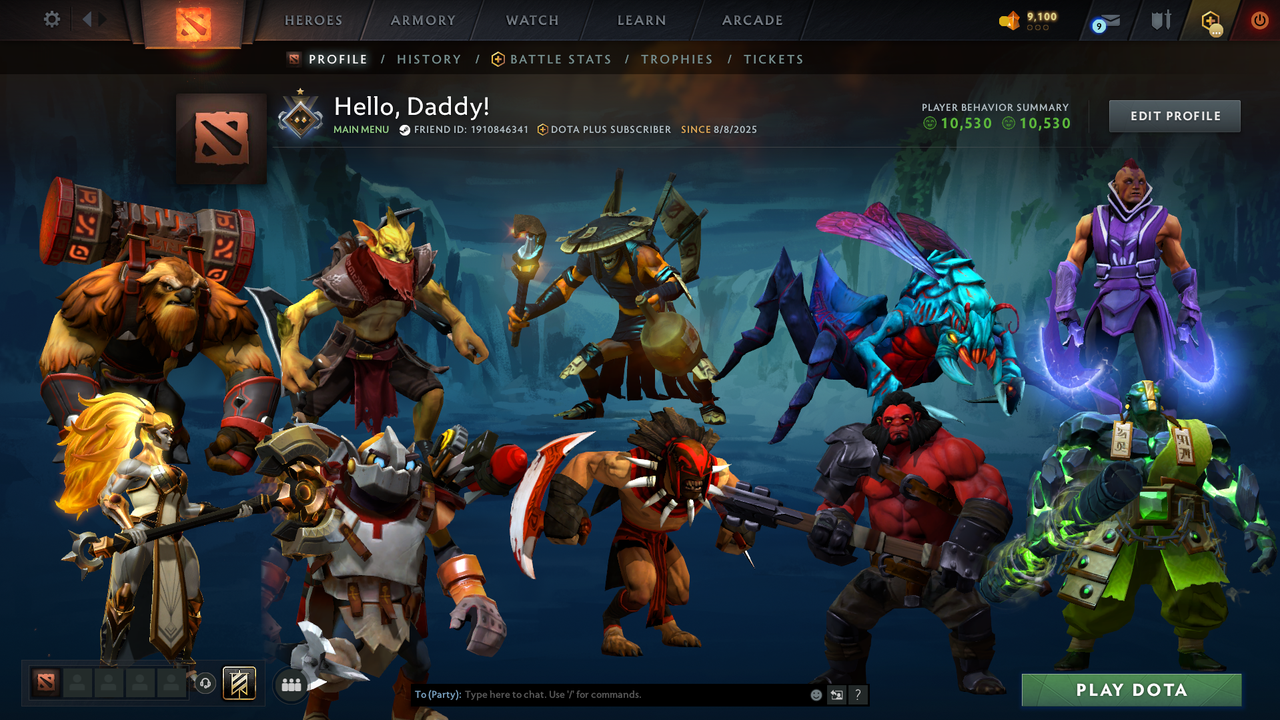
Task: Open the ARCADE menu
Action: 752,19
